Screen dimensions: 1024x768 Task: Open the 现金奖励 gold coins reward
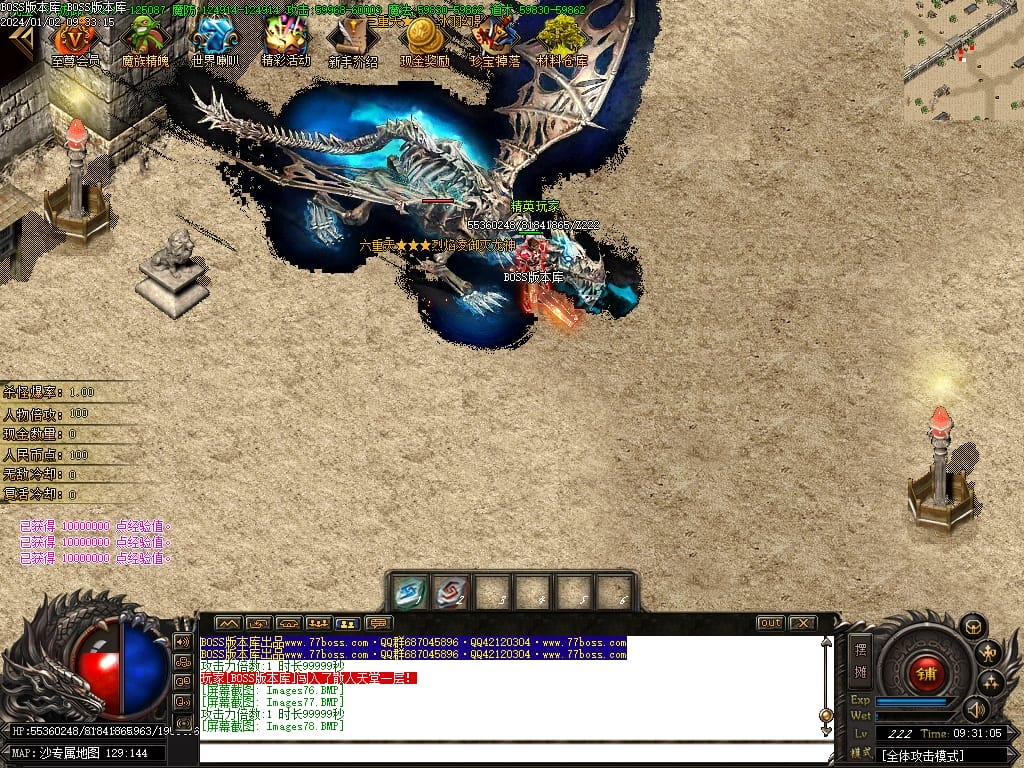[x=425, y=40]
